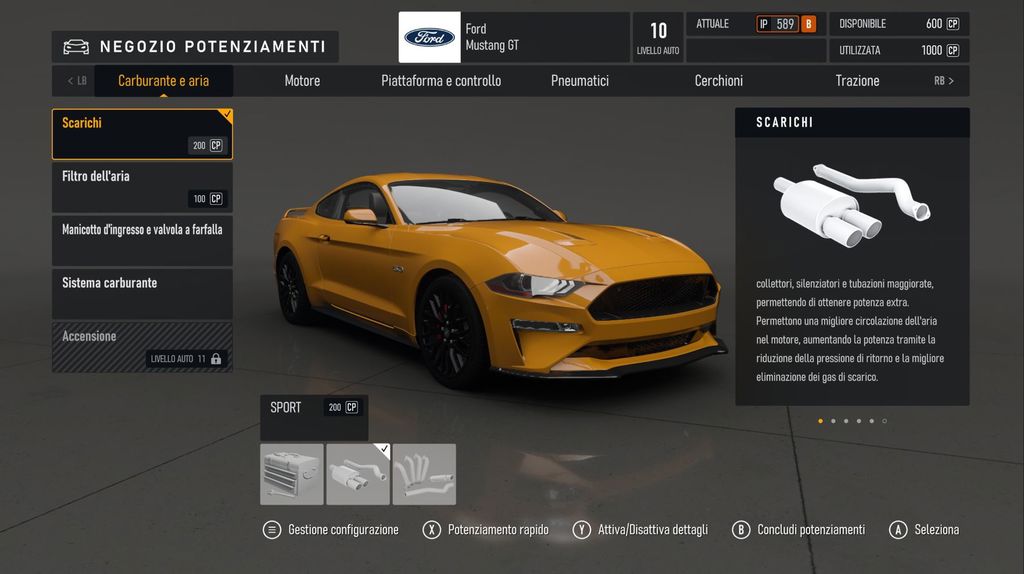Image resolution: width=1024 pixels, height=574 pixels.
Task: Toggle Attiva/Disattiva dettagli
Action: 641,530
